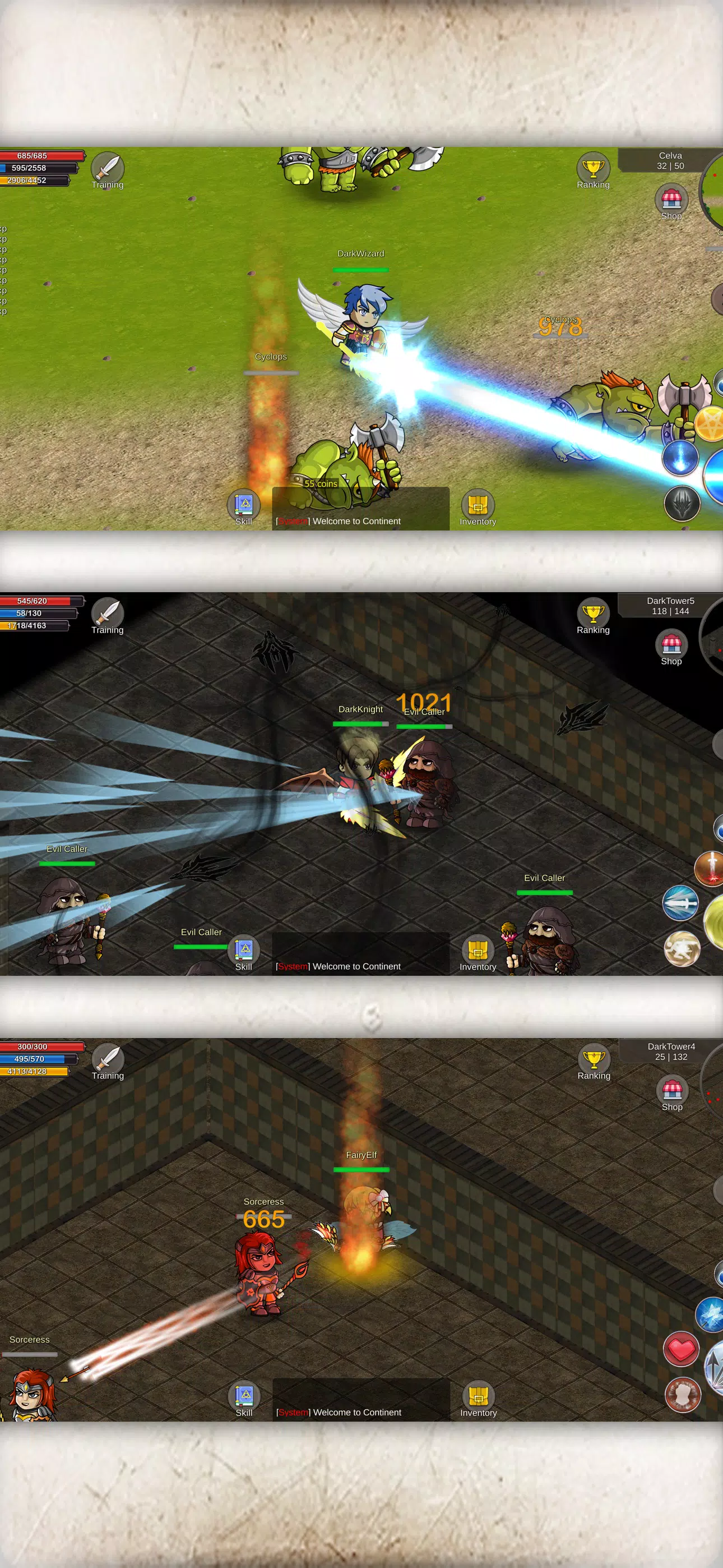The height and width of the screenshot is (1568, 723).
Task: Activate the orange pentagram skill icon
Action: [x=710, y=423]
